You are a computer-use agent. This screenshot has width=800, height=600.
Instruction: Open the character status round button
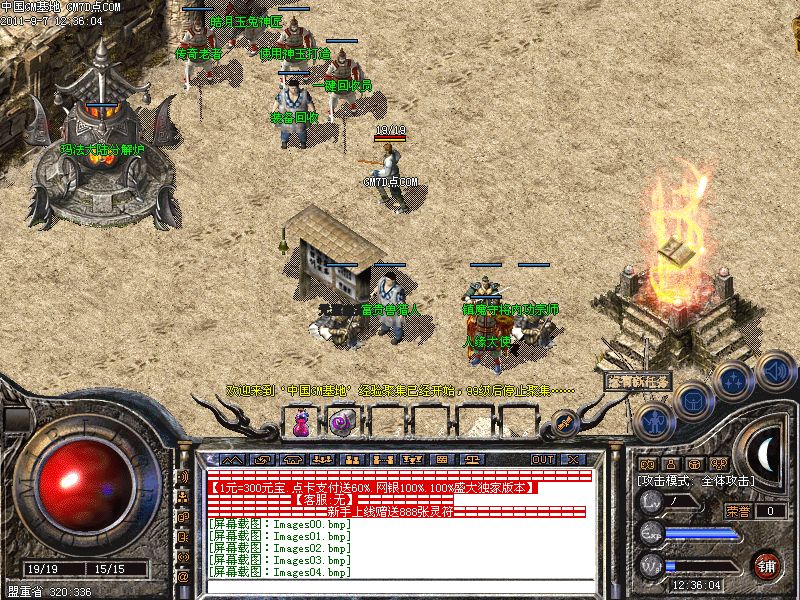coord(655,421)
